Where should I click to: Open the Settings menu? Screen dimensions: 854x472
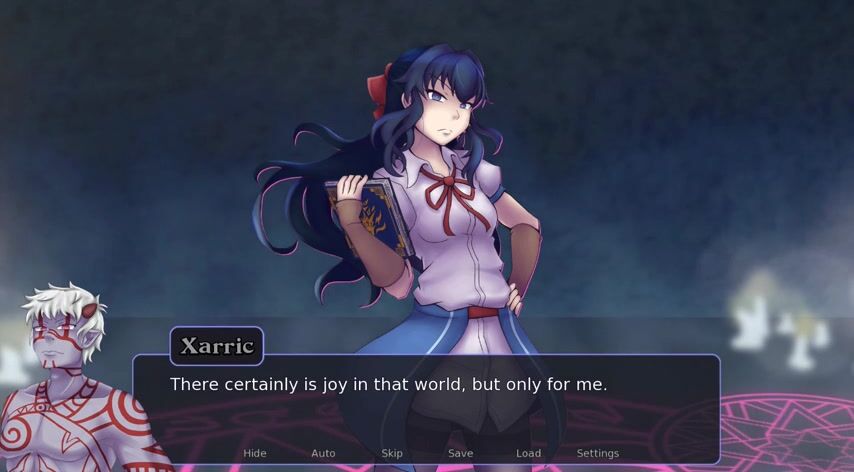pyautogui.click(x=597, y=453)
